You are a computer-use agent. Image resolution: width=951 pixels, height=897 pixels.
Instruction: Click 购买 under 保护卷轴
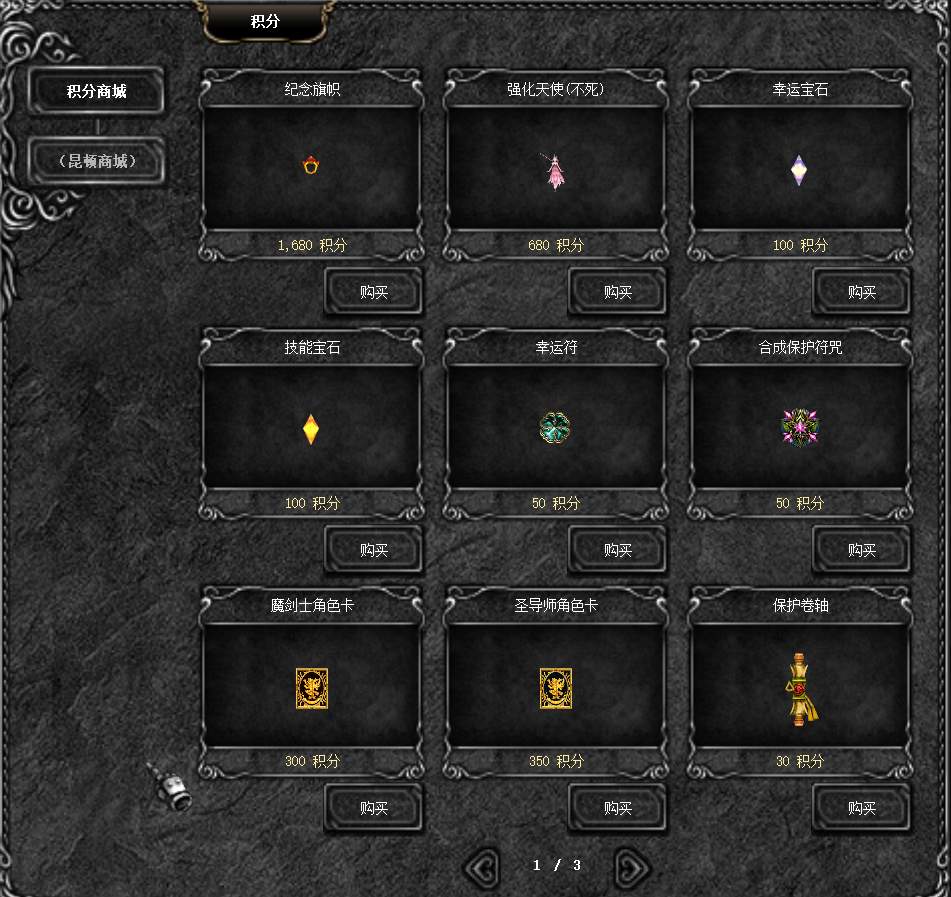(x=862, y=809)
